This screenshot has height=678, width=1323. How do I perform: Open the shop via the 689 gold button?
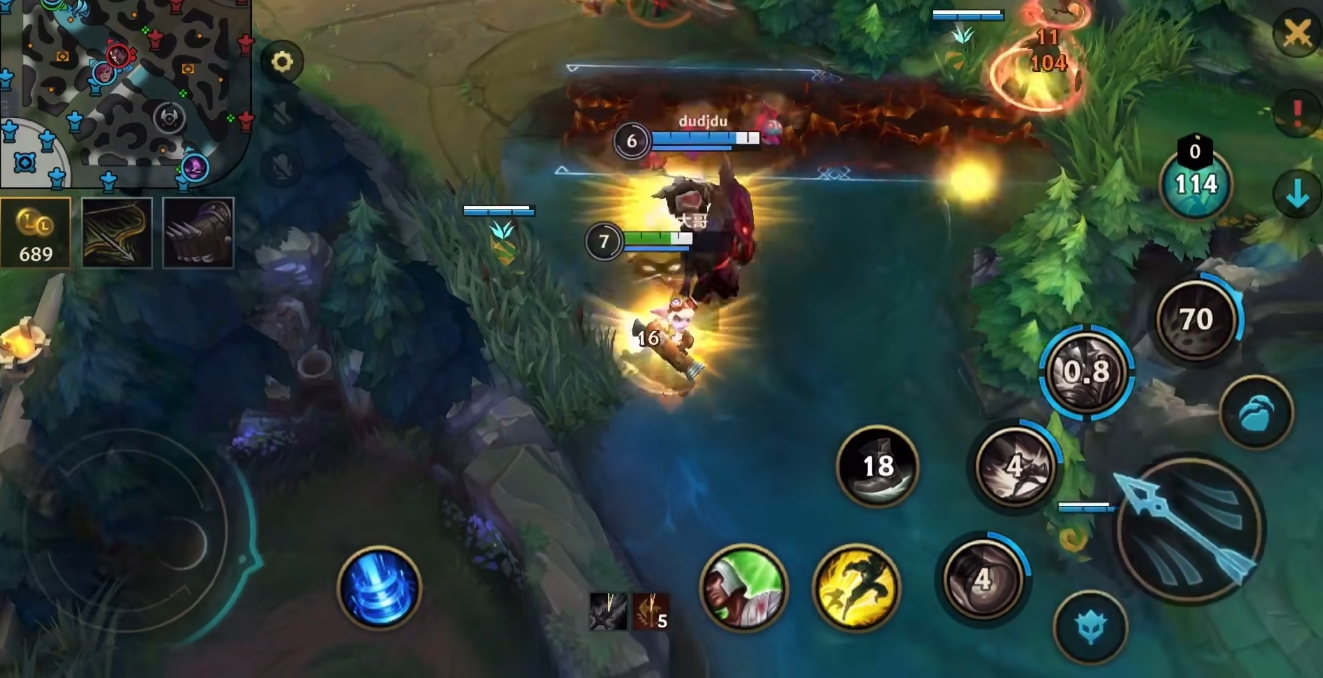(x=36, y=232)
